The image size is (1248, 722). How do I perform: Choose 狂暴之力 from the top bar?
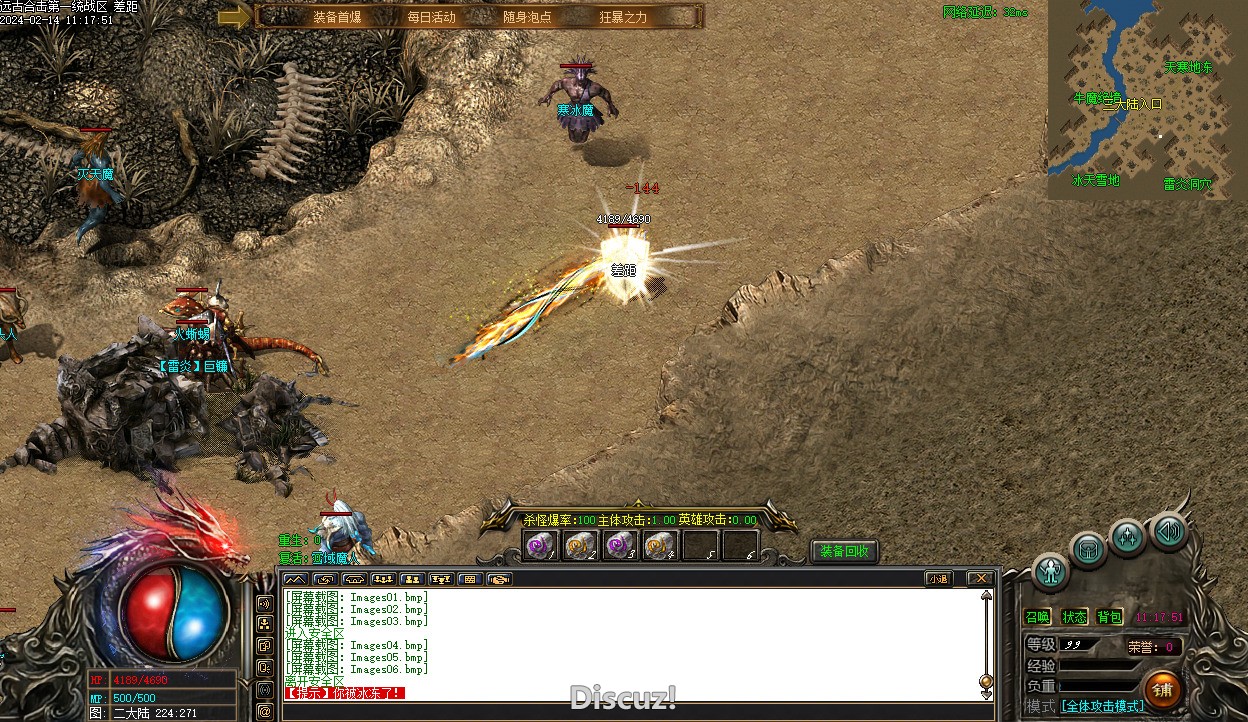coord(623,17)
